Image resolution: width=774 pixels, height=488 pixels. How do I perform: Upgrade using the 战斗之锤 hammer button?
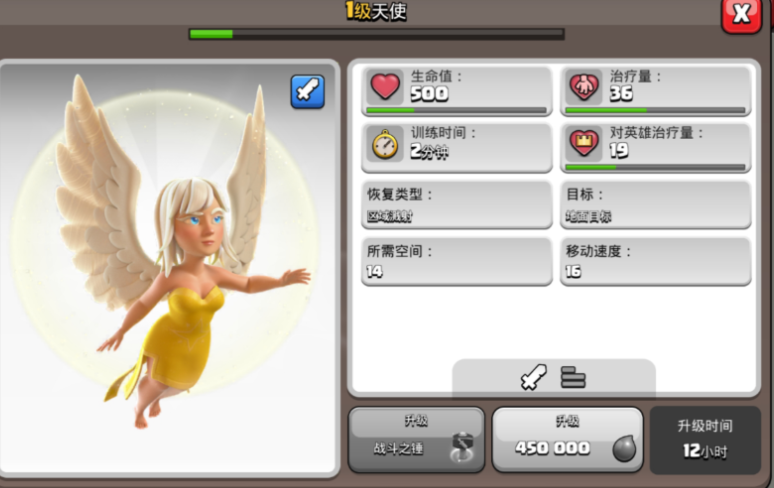pos(416,439)
